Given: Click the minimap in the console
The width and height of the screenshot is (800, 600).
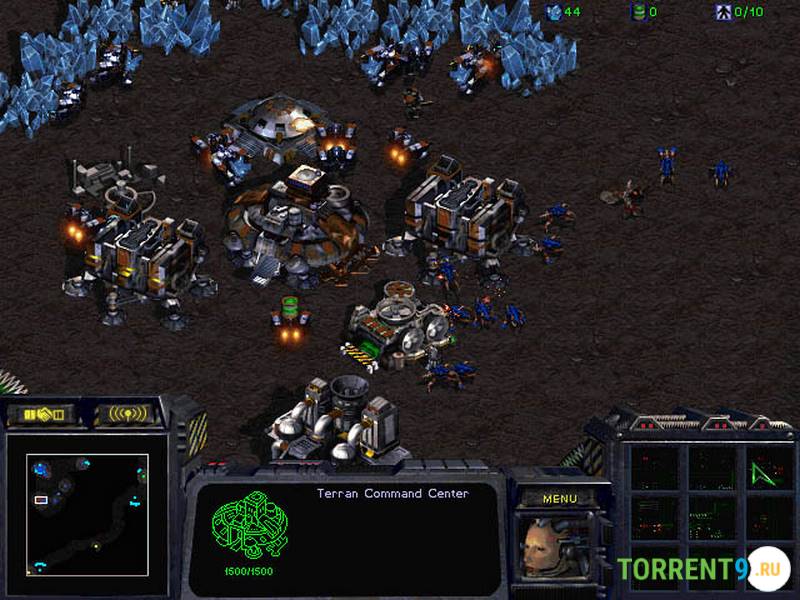Looking at the screenshot, I should tap(87, 514).
